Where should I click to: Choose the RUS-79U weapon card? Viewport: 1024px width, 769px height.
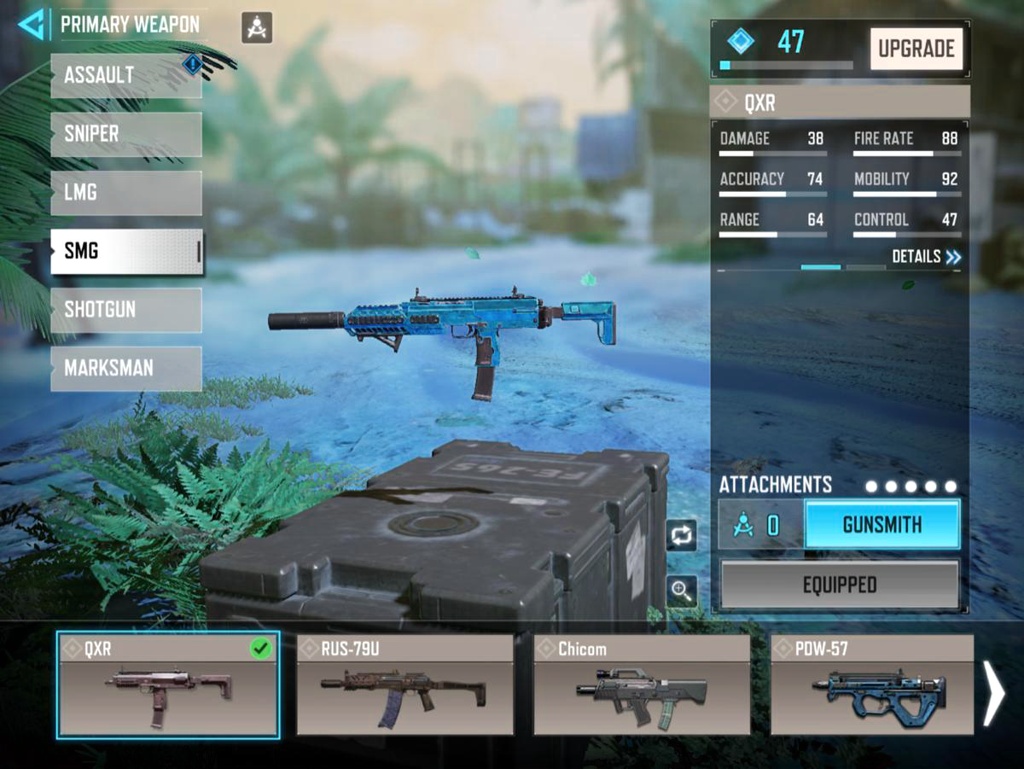pos(405,685)
